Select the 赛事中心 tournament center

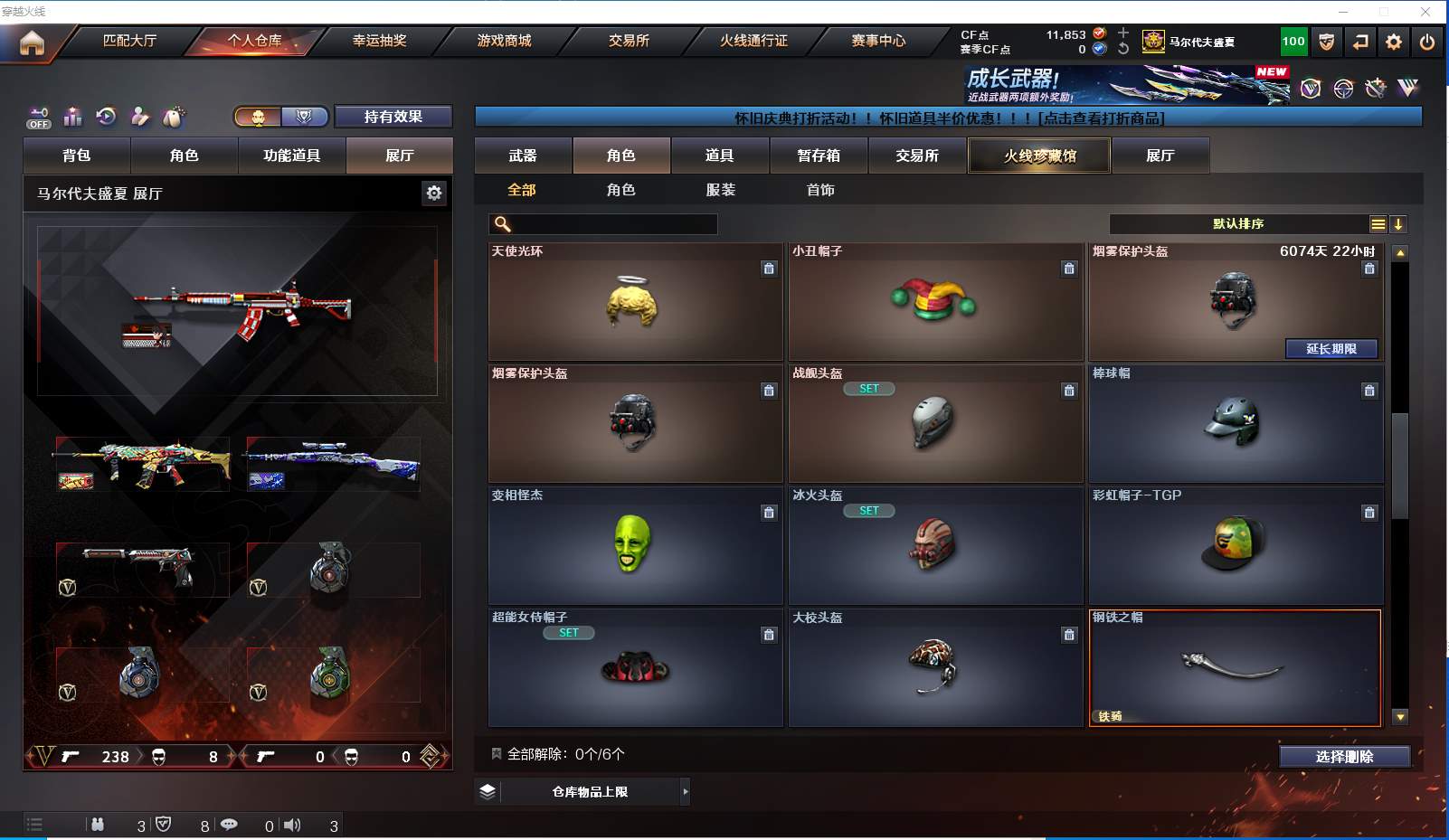point(877,41)
